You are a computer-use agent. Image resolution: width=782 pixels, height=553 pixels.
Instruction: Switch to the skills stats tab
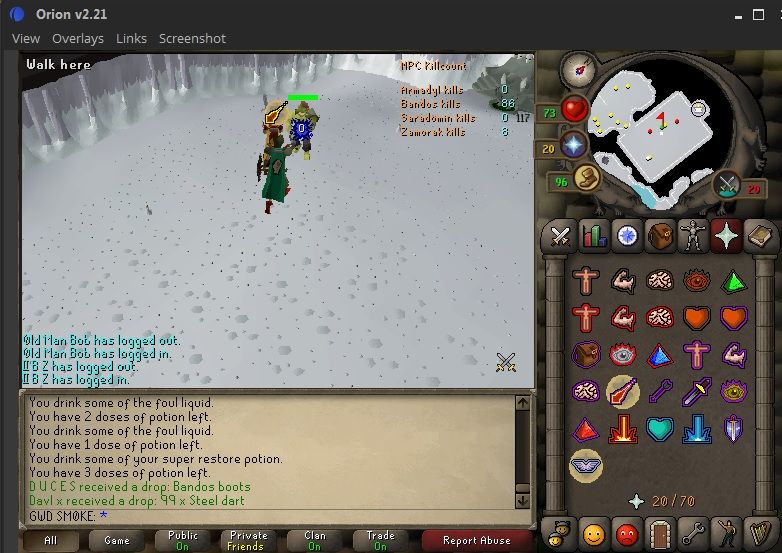[594, 236]
